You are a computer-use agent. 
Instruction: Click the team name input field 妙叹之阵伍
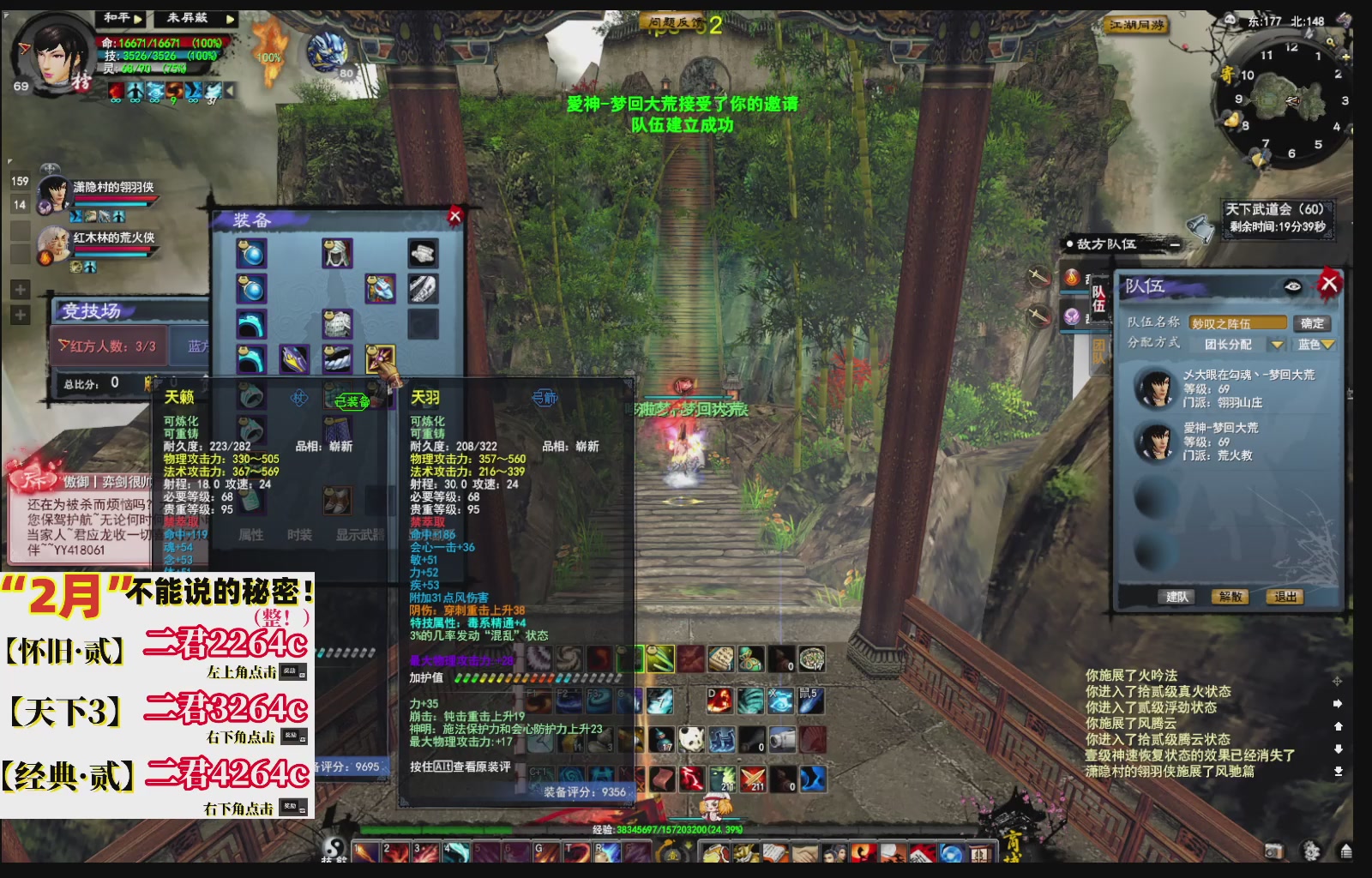1237,323
